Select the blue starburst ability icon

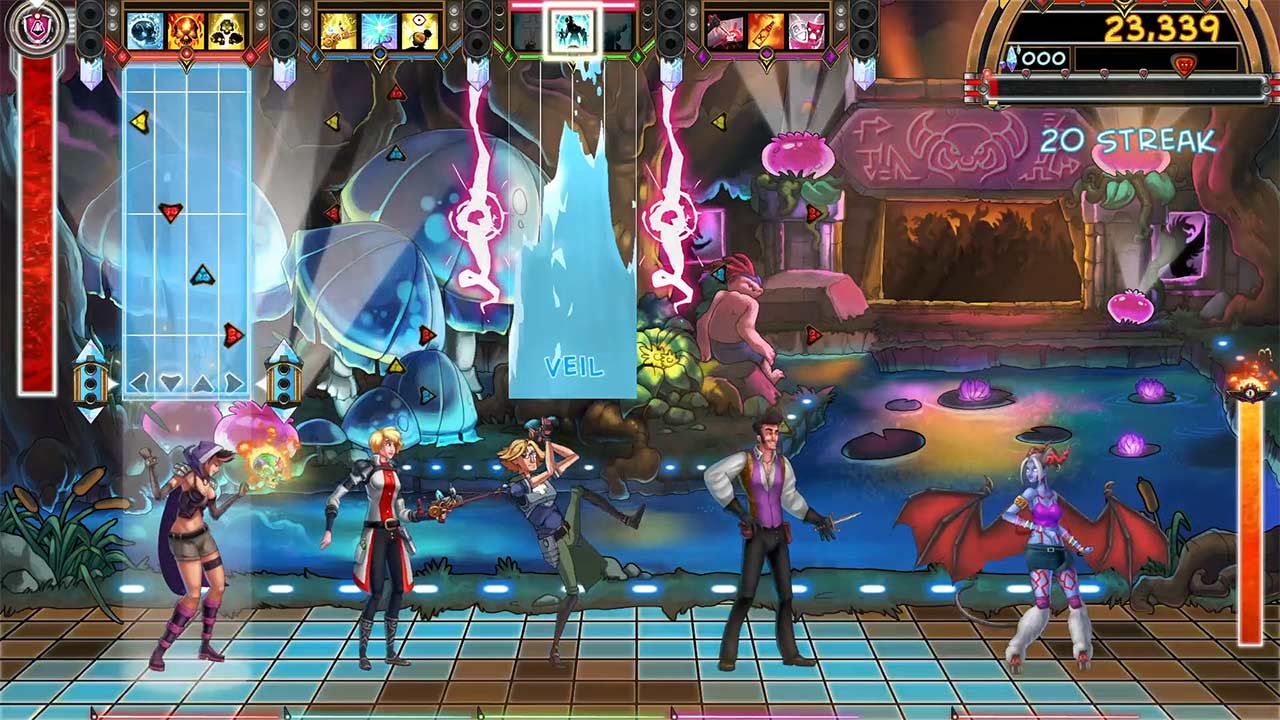coord(380,30)
